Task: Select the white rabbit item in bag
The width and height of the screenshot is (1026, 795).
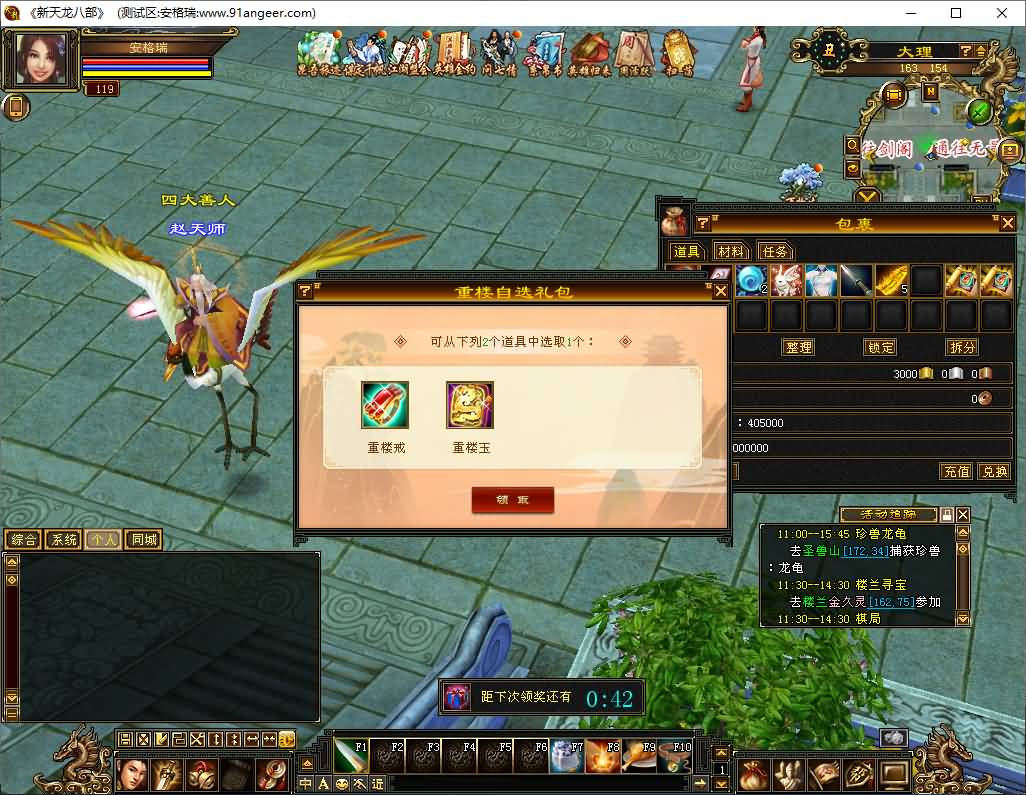Action: 787,281
